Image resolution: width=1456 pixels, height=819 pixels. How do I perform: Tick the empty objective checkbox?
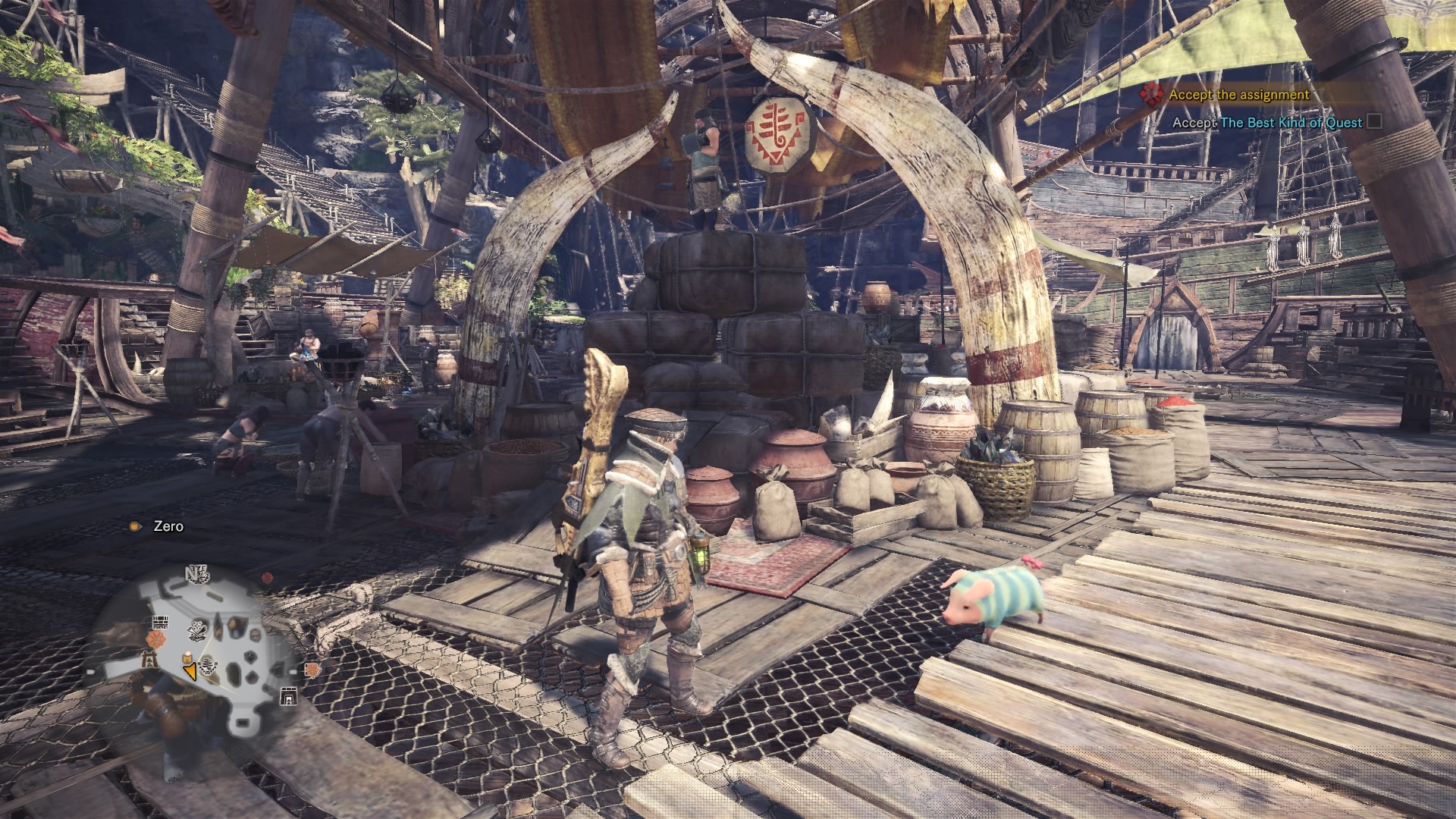point(1374,121)
